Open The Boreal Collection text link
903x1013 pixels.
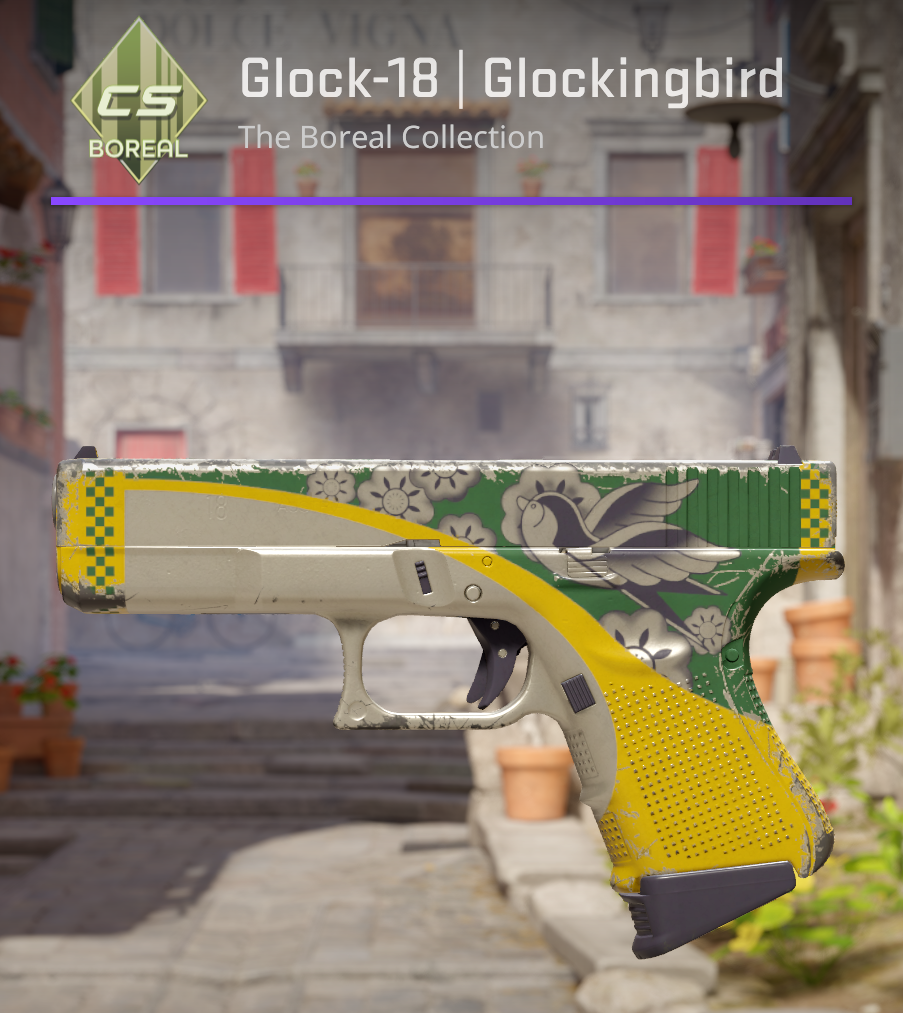pyautogui.click(x=391, y=137)
